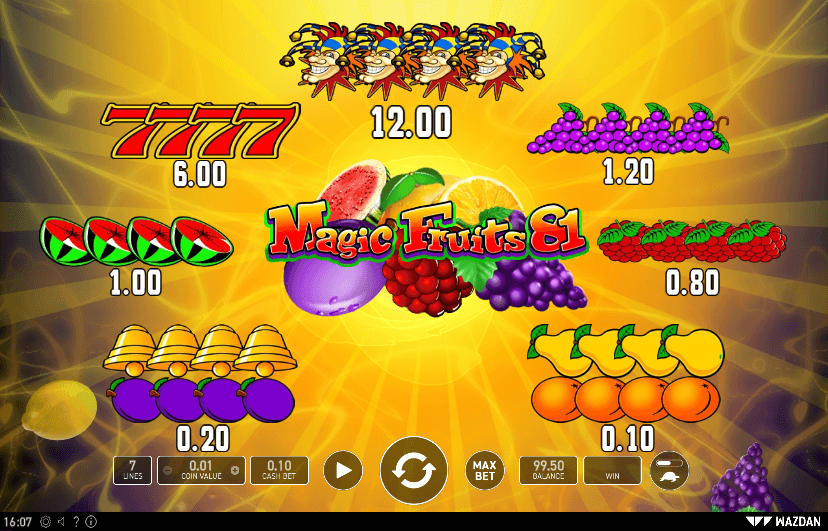Viewport: 828px width, 531px height.
Task: Toggle the turtle spin speed switch
Action: [669, 470]
